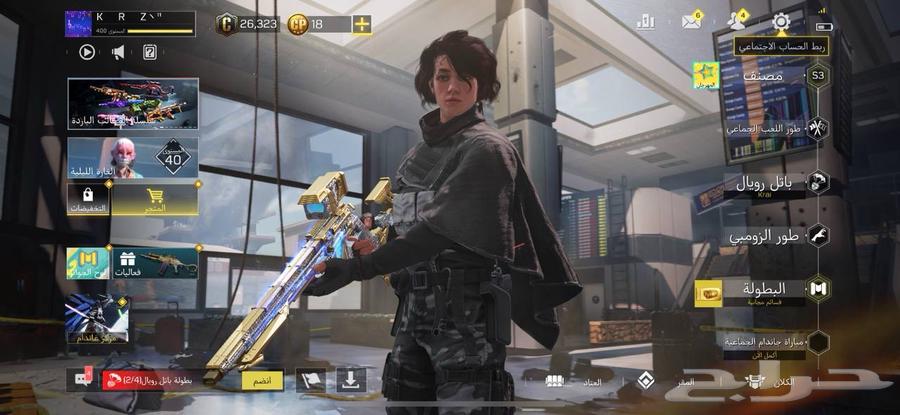View the leaderboard bar-chart icon
This screenshot has height=415, width=900.
(645, 22)
